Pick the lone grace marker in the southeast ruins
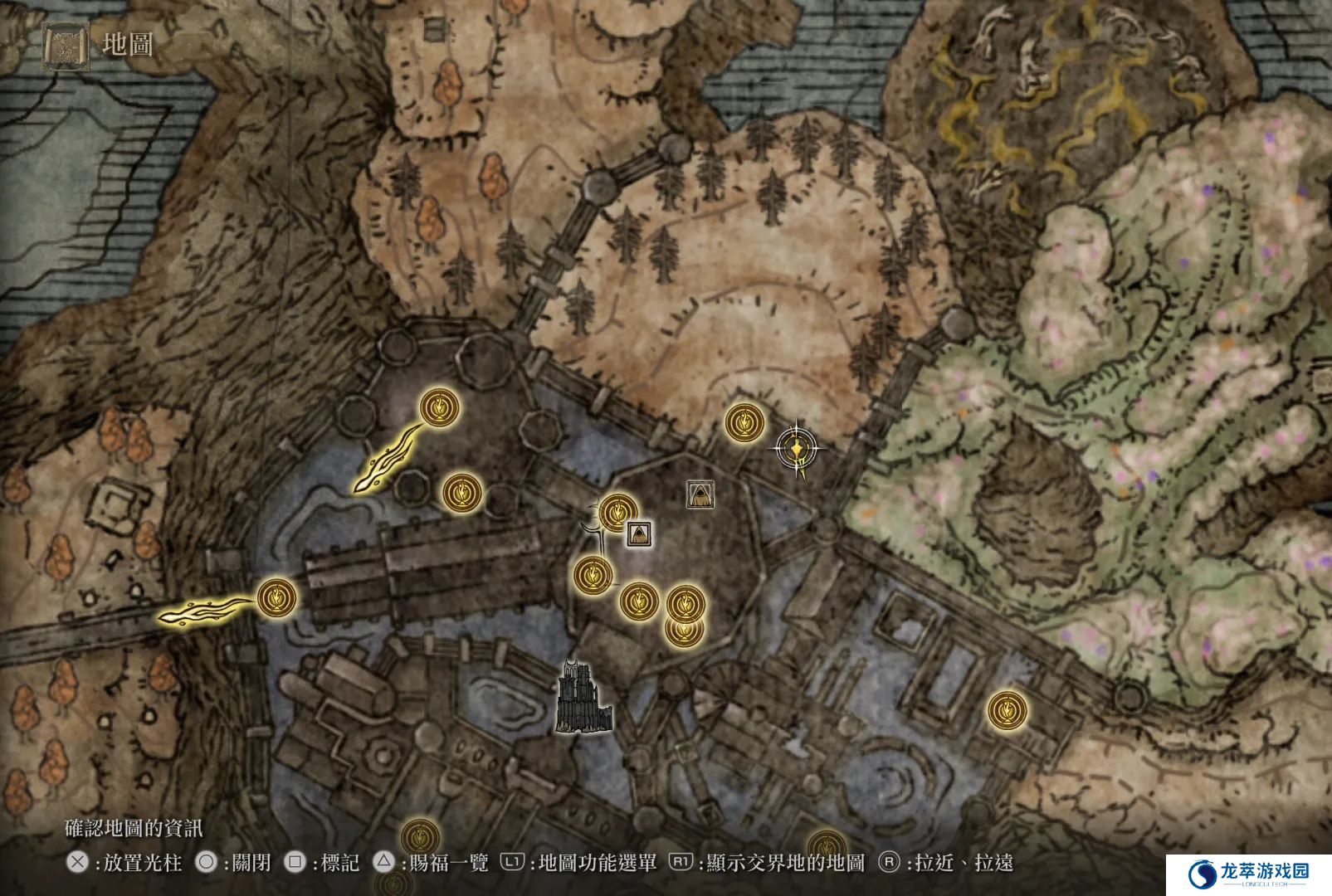The width and height of the screenshot is (1332, 896). point(1007,711)
